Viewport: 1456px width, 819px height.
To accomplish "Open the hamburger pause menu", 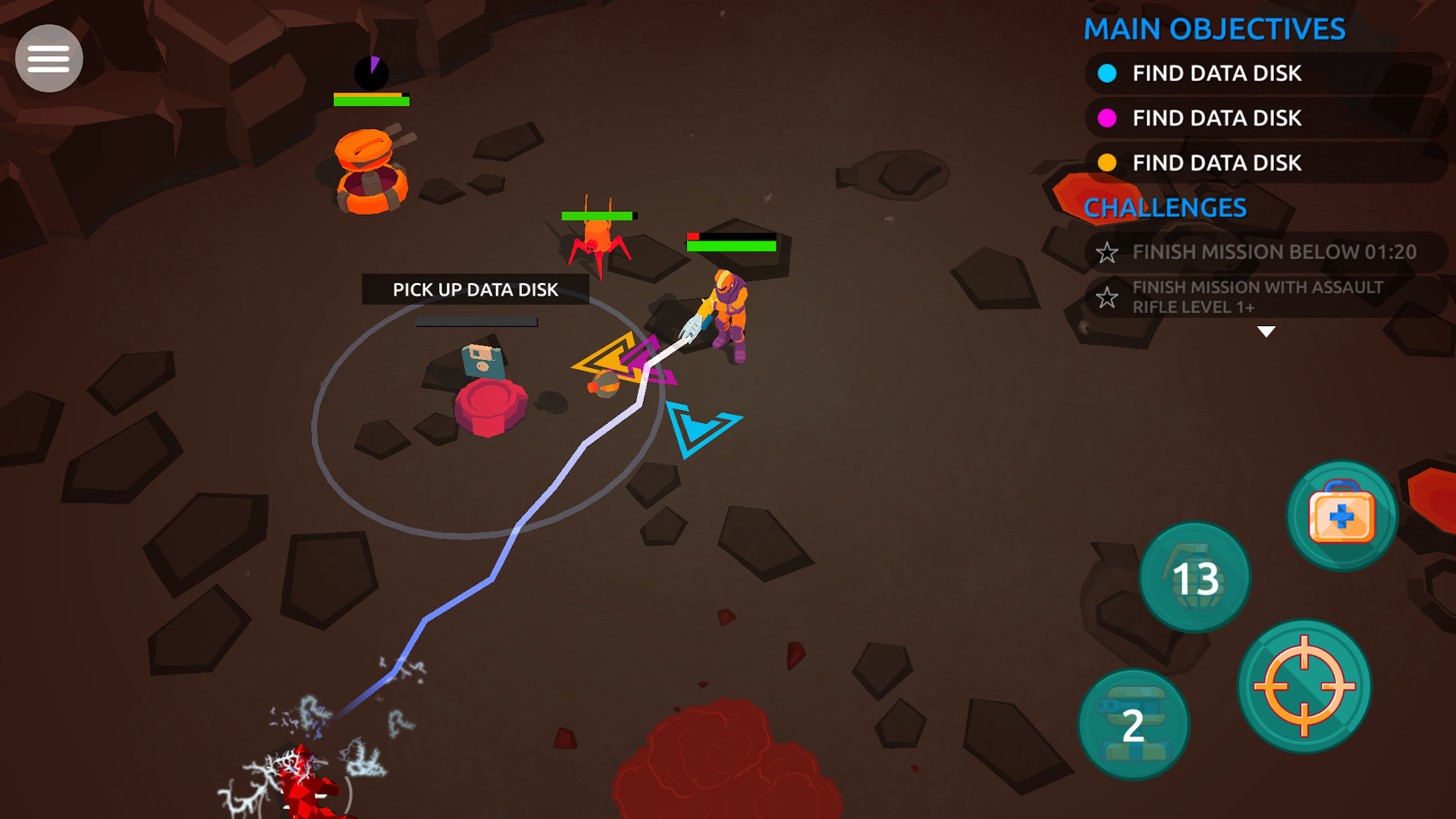I will pos(49,58).
